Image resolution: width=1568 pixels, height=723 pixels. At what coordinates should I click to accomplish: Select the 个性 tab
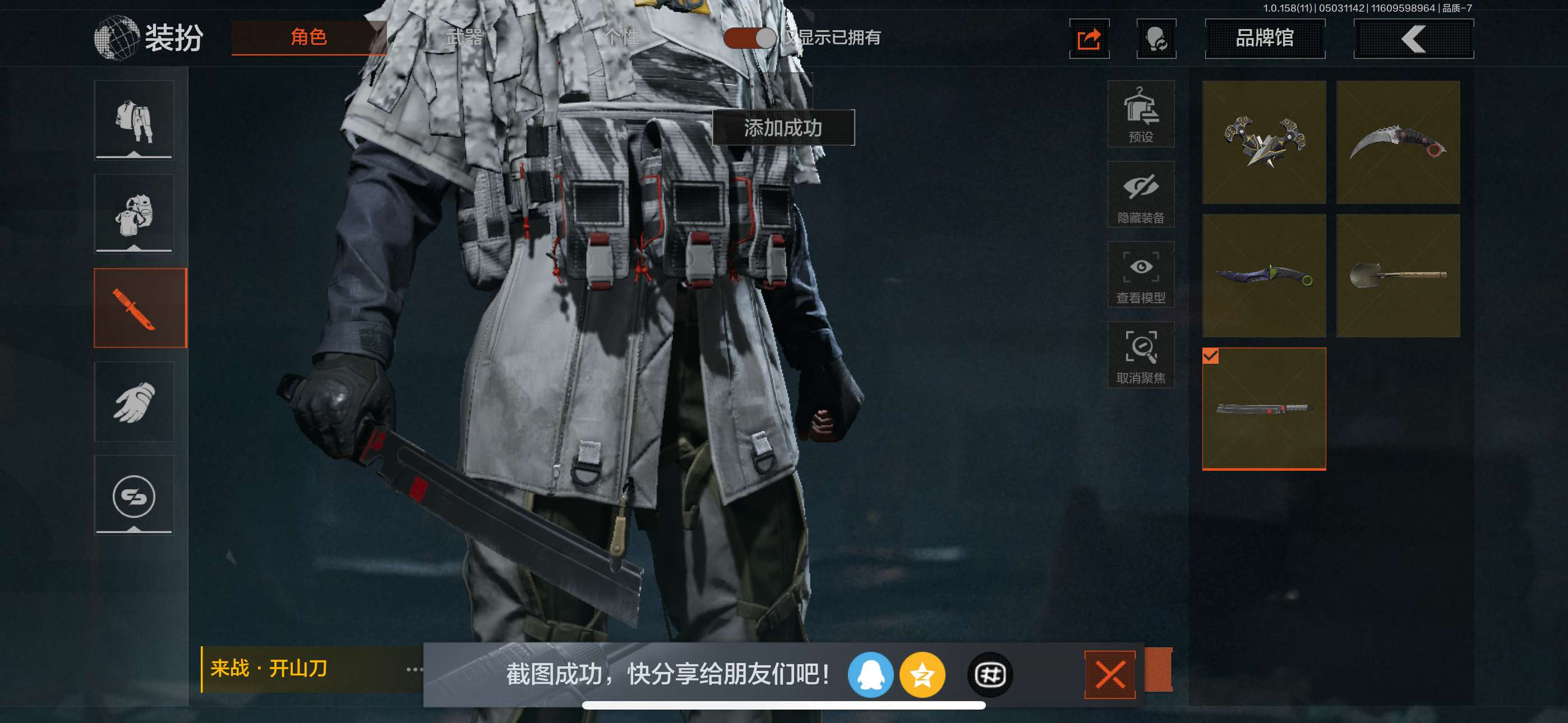click(x=621, y=38)
